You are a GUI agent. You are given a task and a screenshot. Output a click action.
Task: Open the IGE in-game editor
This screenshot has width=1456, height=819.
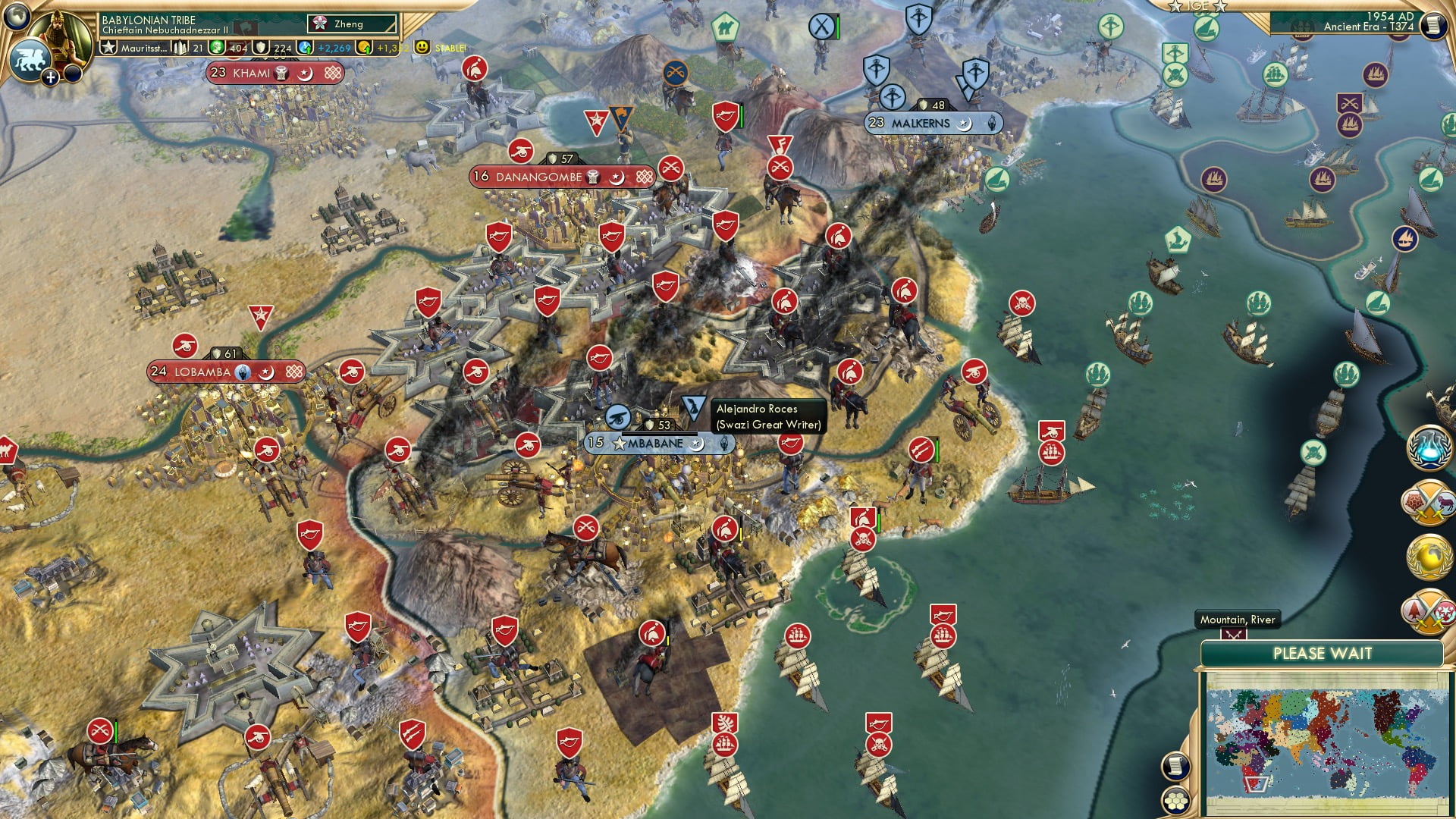point(1197,6)
